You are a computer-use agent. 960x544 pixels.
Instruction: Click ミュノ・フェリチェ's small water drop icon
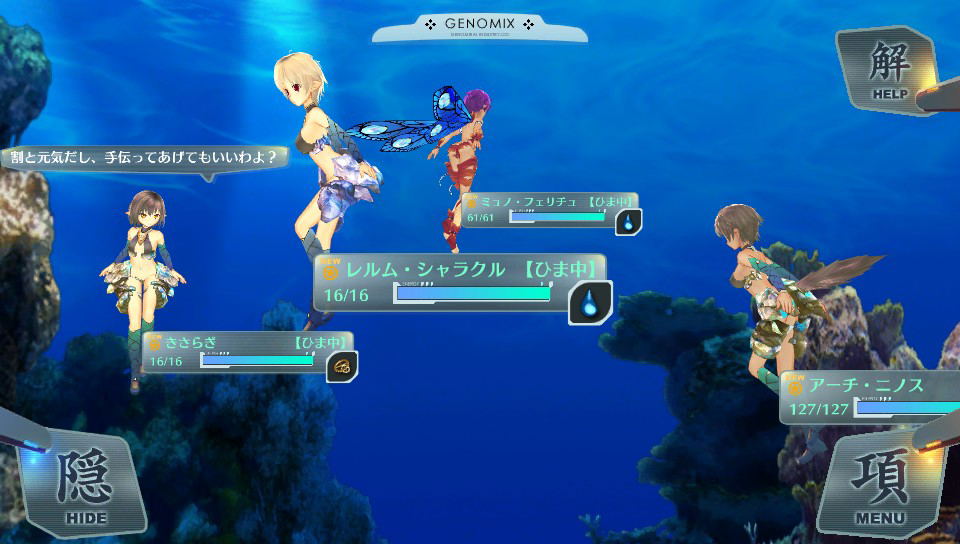pos(628,222)
